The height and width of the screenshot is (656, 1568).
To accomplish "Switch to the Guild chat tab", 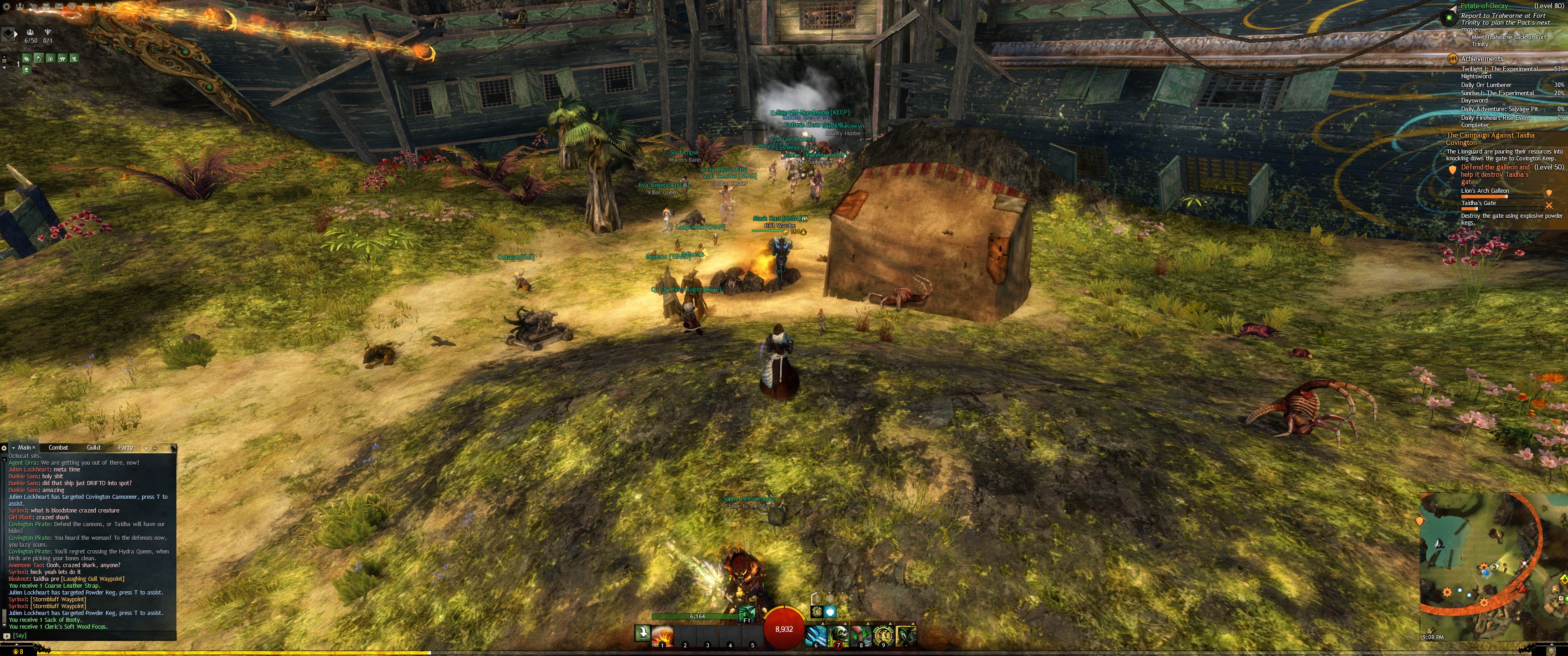I will (x=93, y=447).
